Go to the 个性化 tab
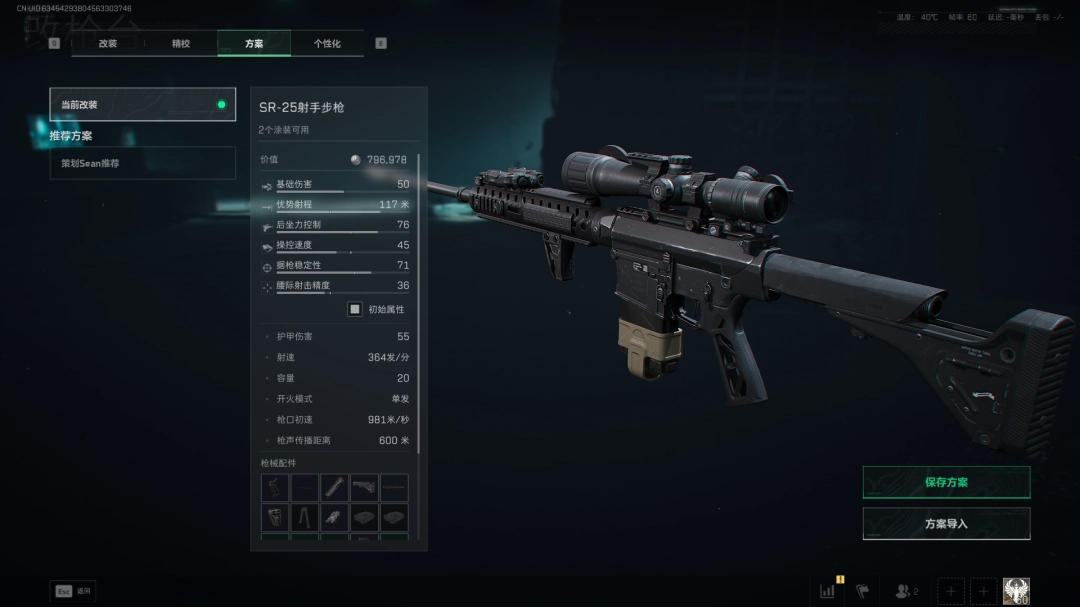Image resolution: width=1080 pixels, height=607 pixels. tap(327, 44)
